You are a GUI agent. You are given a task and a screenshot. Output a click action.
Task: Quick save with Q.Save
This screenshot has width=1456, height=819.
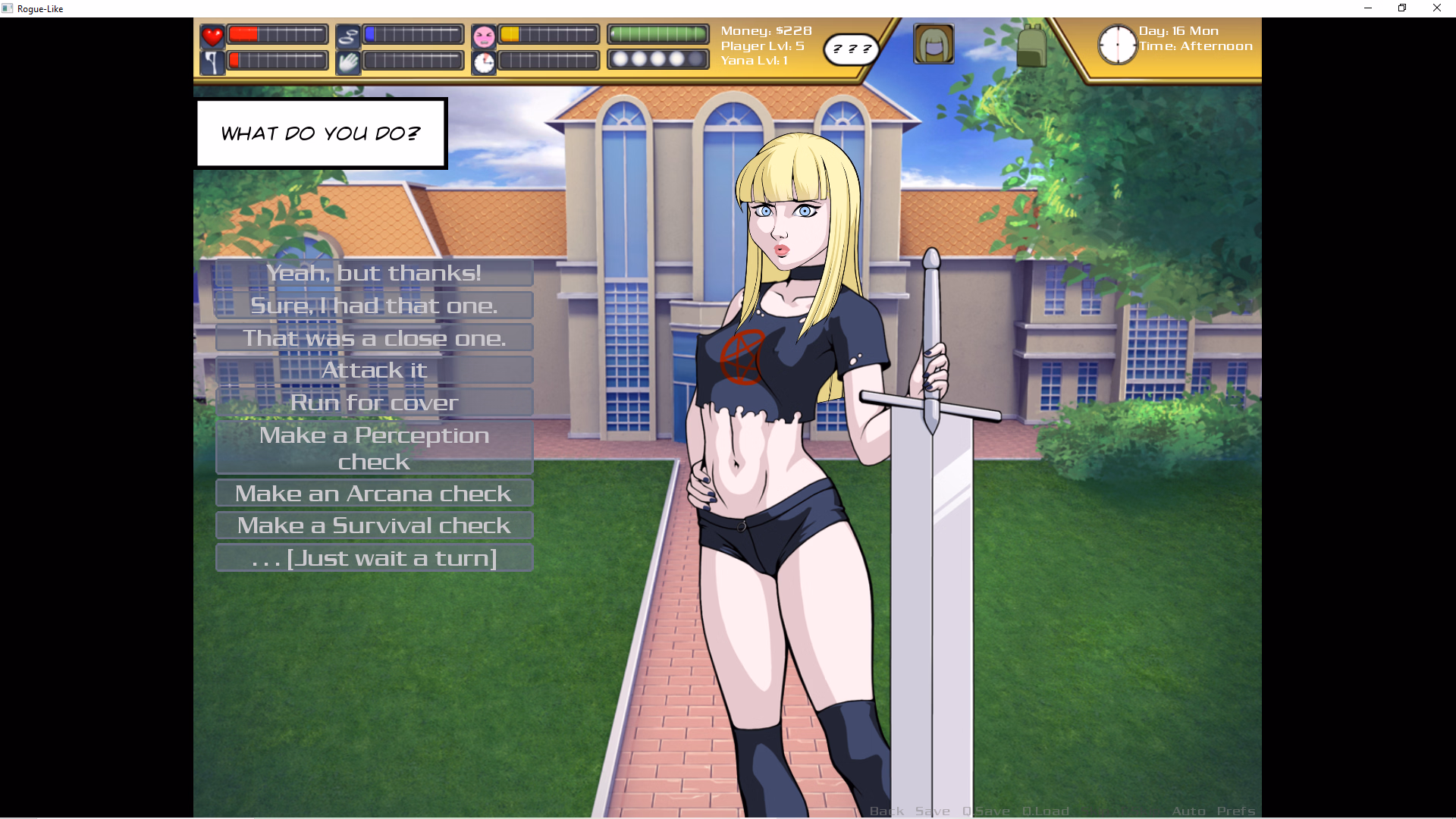[986, 811]
